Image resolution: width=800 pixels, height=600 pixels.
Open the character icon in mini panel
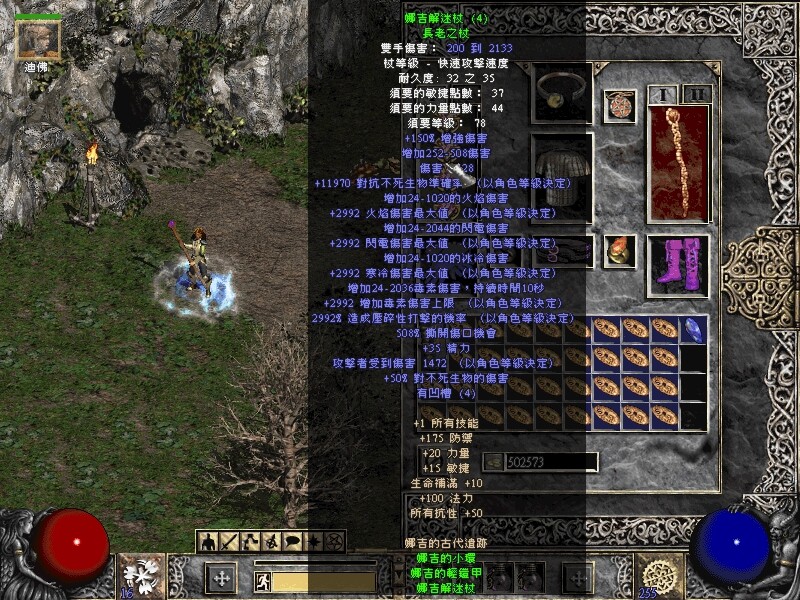tap(208, 541)
